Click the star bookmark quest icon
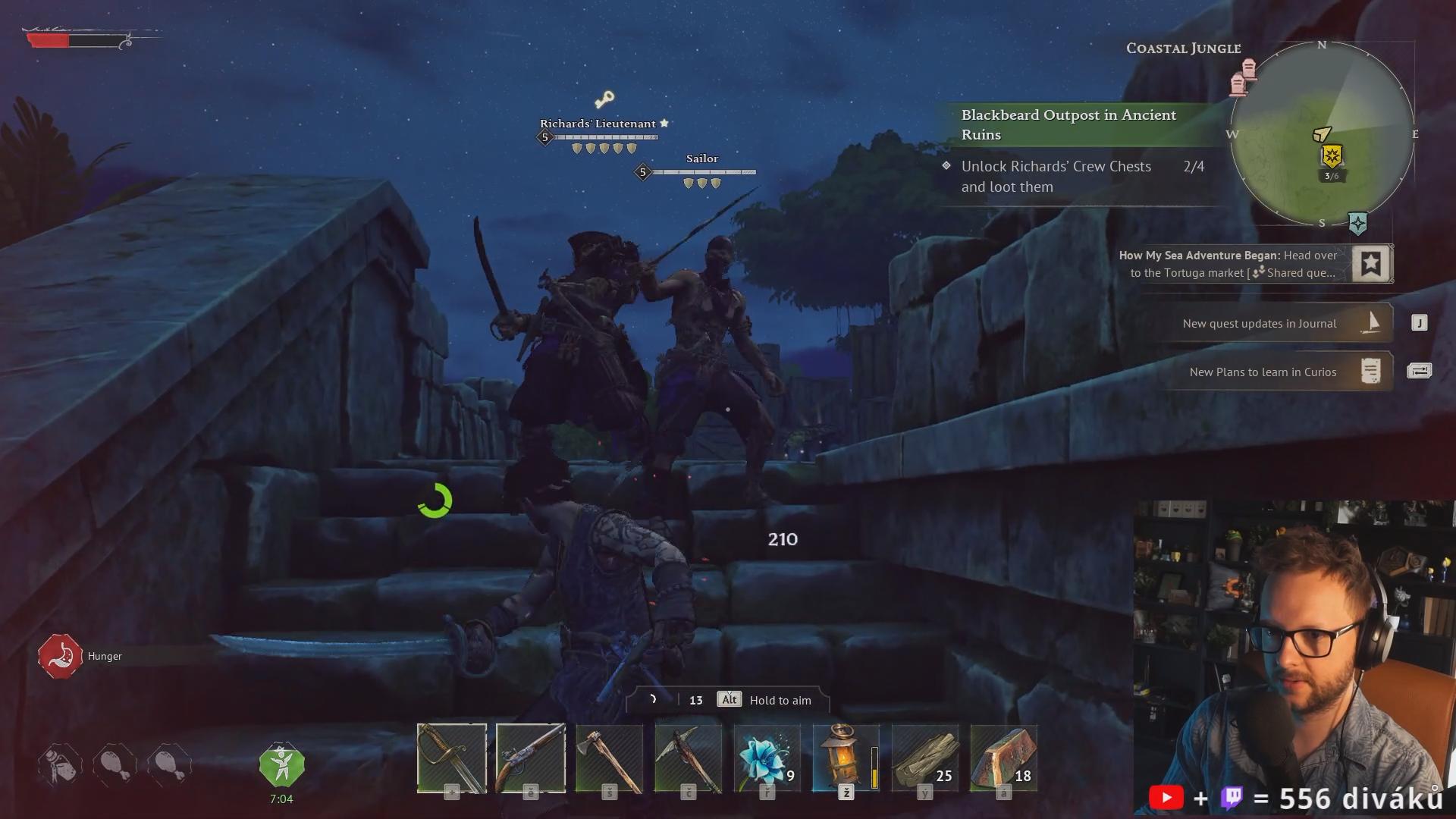Screen dimensions: 1456x819 1371,264
